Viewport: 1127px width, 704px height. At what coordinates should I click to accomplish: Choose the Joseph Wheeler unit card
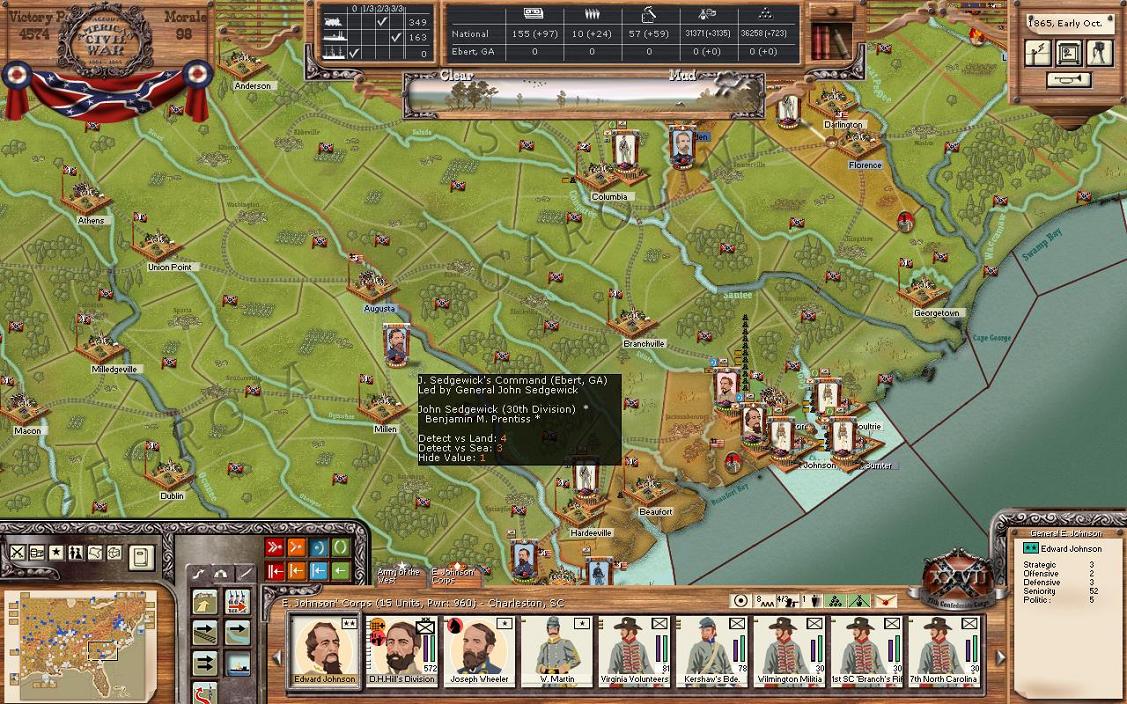pyautogui.click(x=478, y=650)
